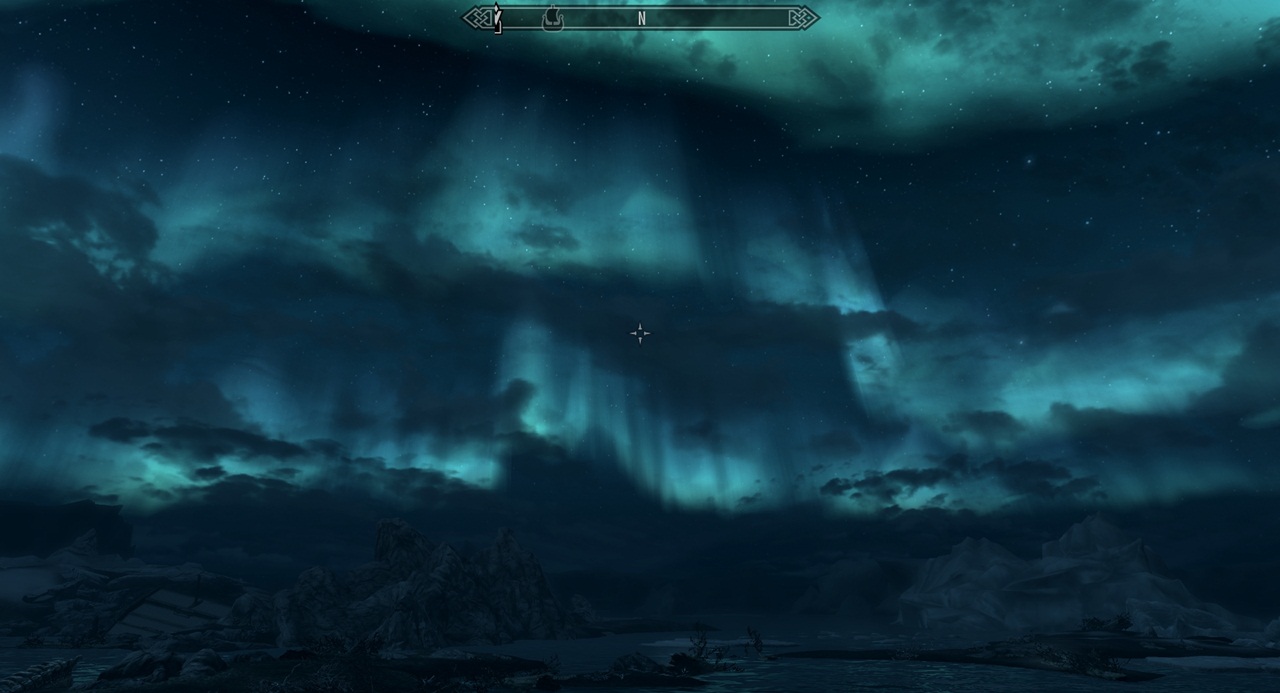Click the ship location marker on the compass
1280x693 pixels.
pos(552,18)
